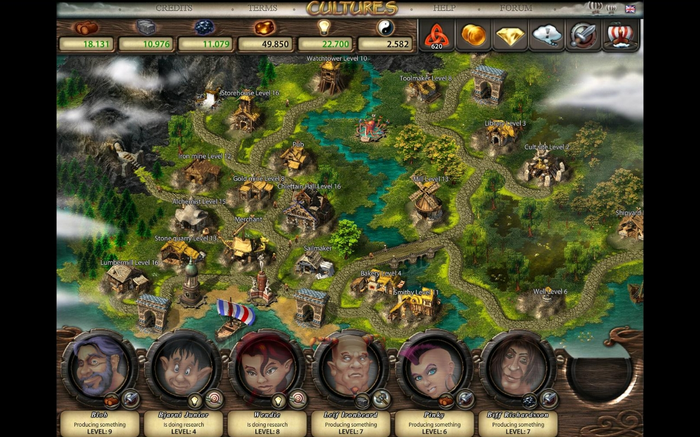Open the anvil crafting menu

pyautogui.click(x=584, y=36)
